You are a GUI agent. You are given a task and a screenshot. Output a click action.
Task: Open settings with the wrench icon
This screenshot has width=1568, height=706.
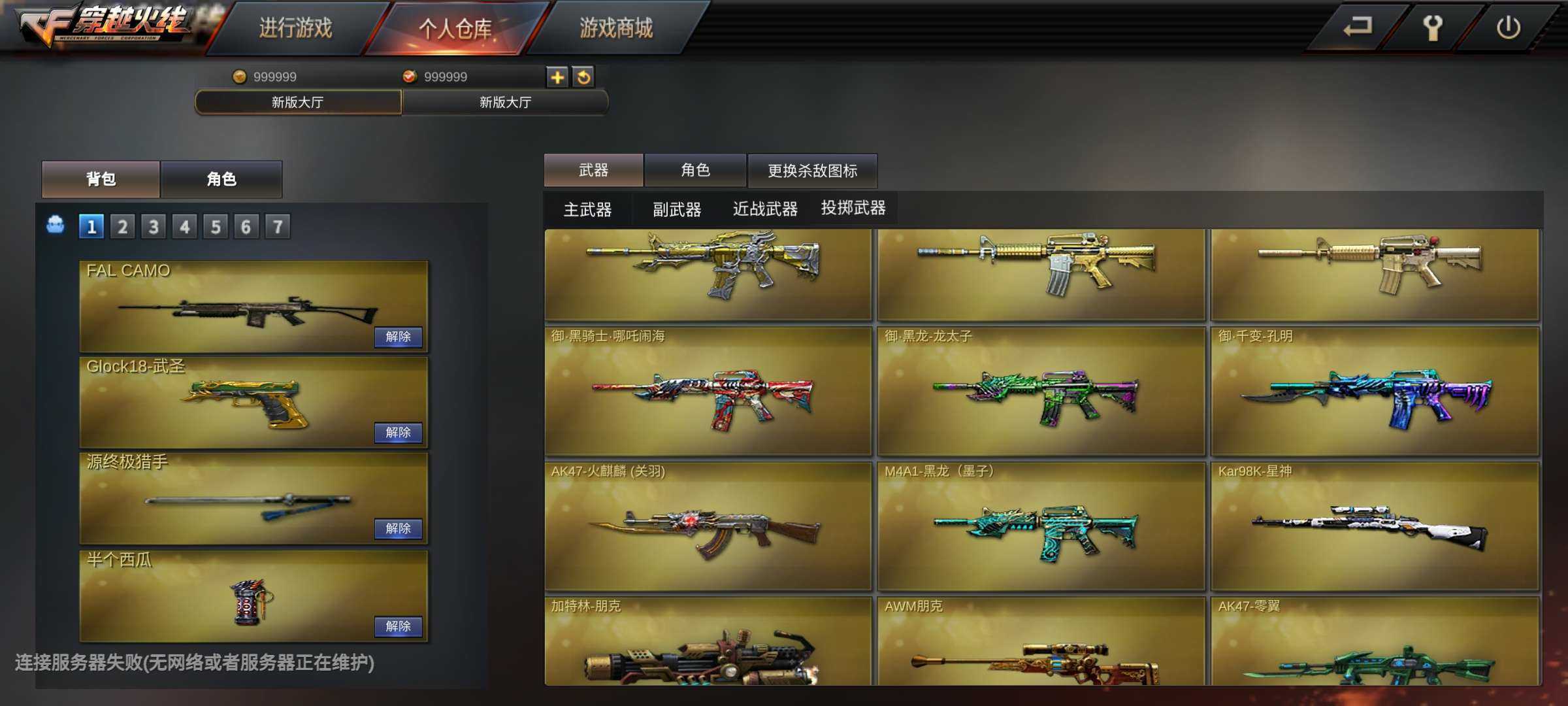tap(1432, 27)
